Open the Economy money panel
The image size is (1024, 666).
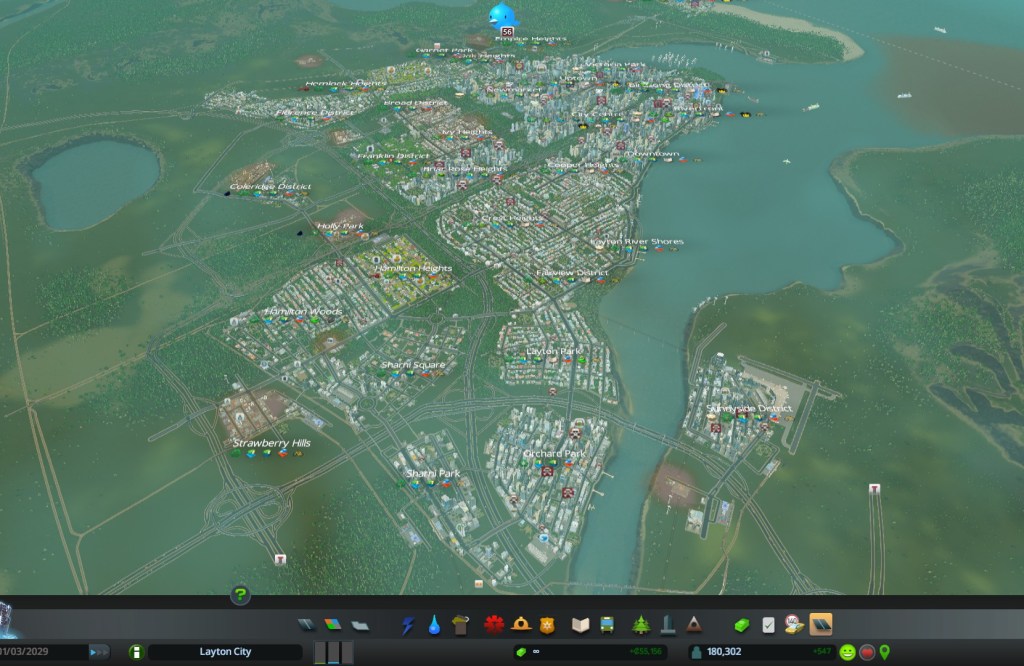tap(741, 626)
